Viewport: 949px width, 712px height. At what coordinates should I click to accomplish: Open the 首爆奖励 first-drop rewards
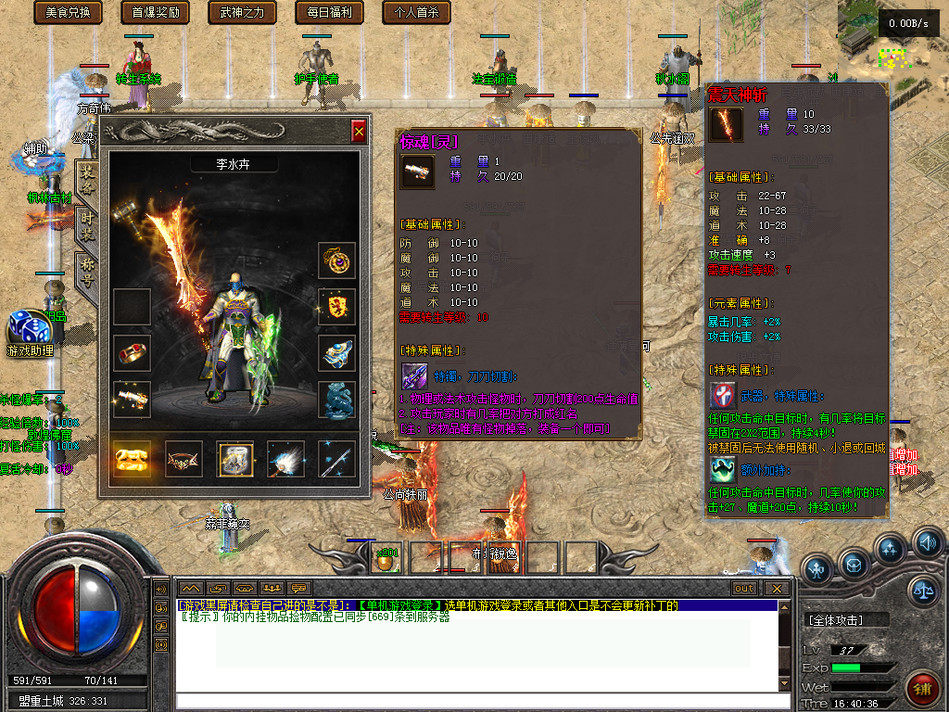[x=155, y=13]
